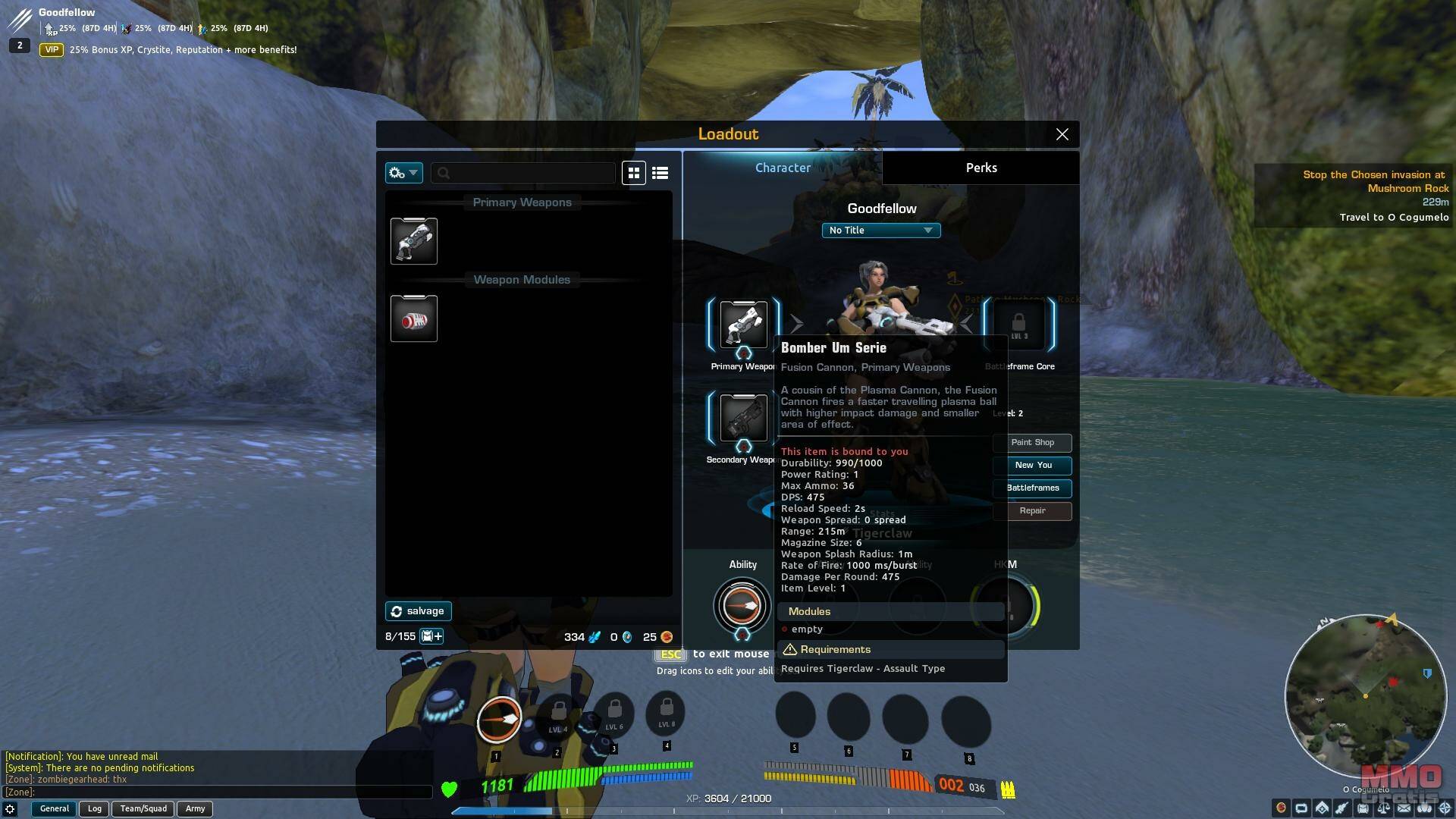Viewport: 1456px width, 819px height.
Task: Close the Loadout window
Action: pos(1062,134)
